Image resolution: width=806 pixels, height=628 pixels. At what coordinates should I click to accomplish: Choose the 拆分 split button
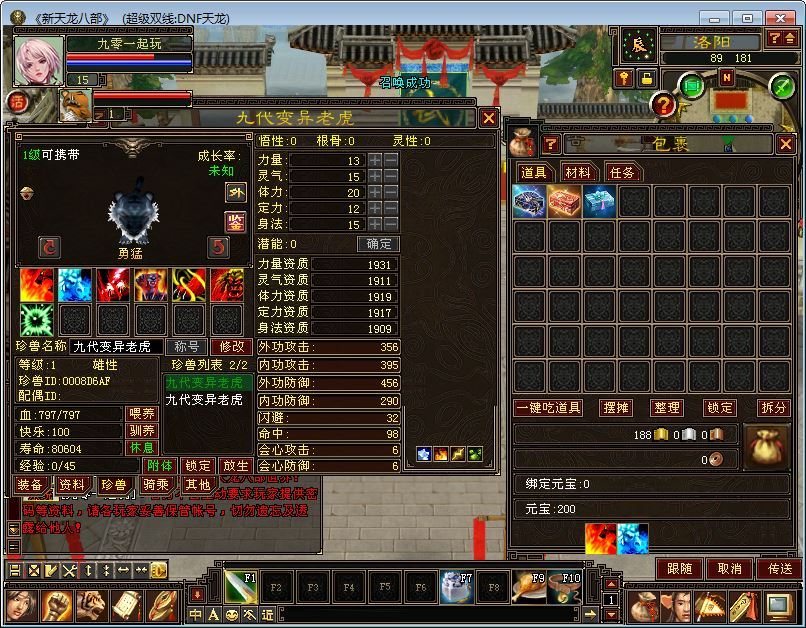(773, 408)
